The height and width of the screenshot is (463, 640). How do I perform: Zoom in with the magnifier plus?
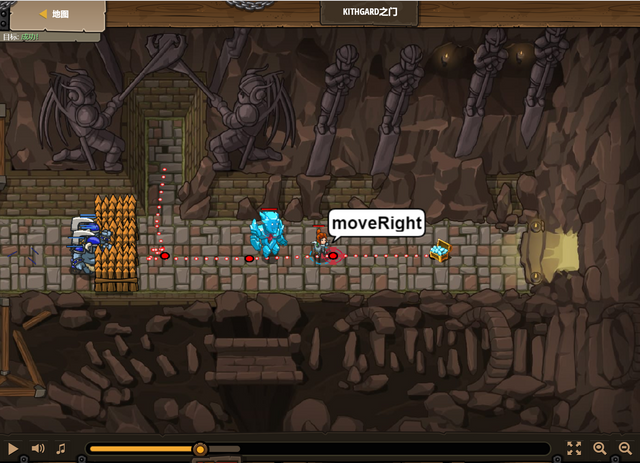pyautogui.click(x=600, y=449)
